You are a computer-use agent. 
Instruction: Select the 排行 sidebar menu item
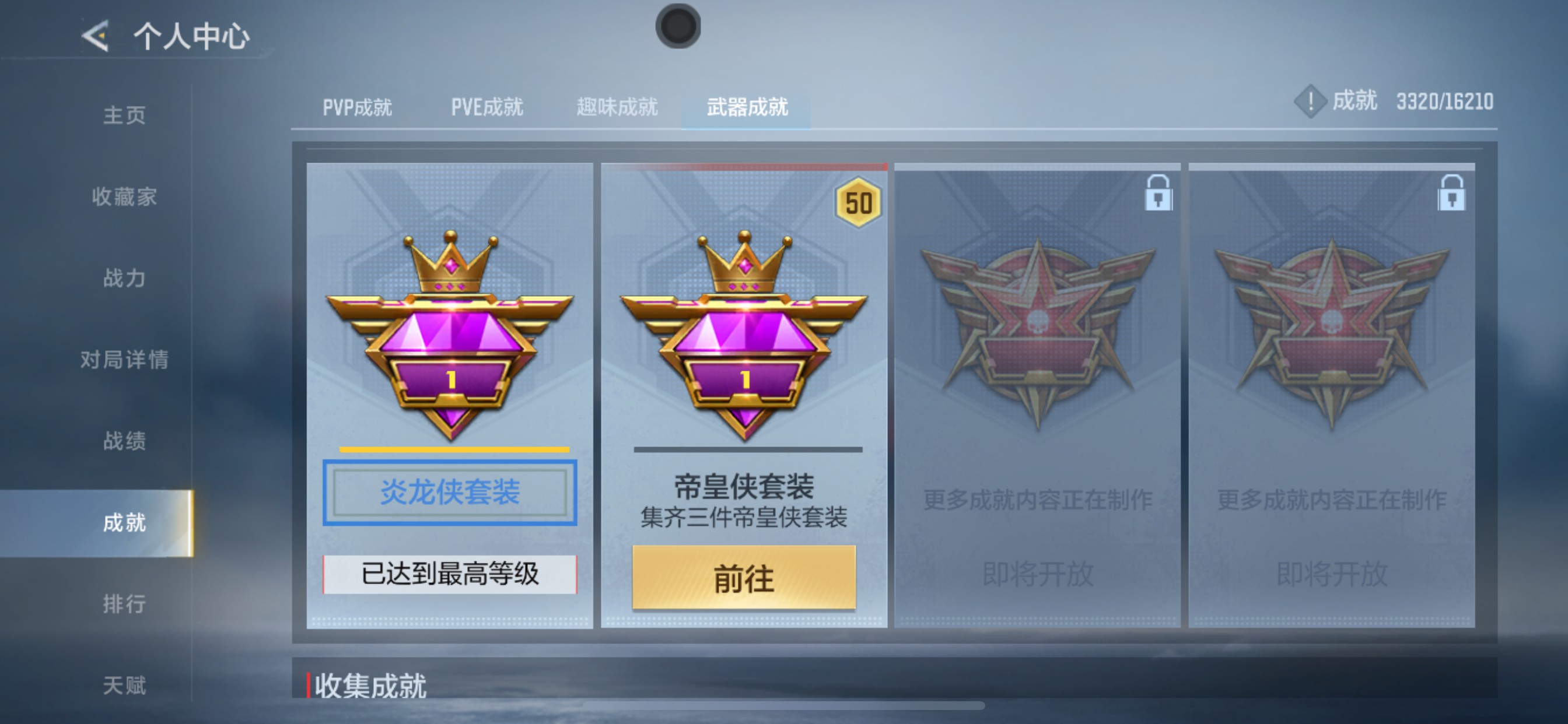tap(126, 603)
